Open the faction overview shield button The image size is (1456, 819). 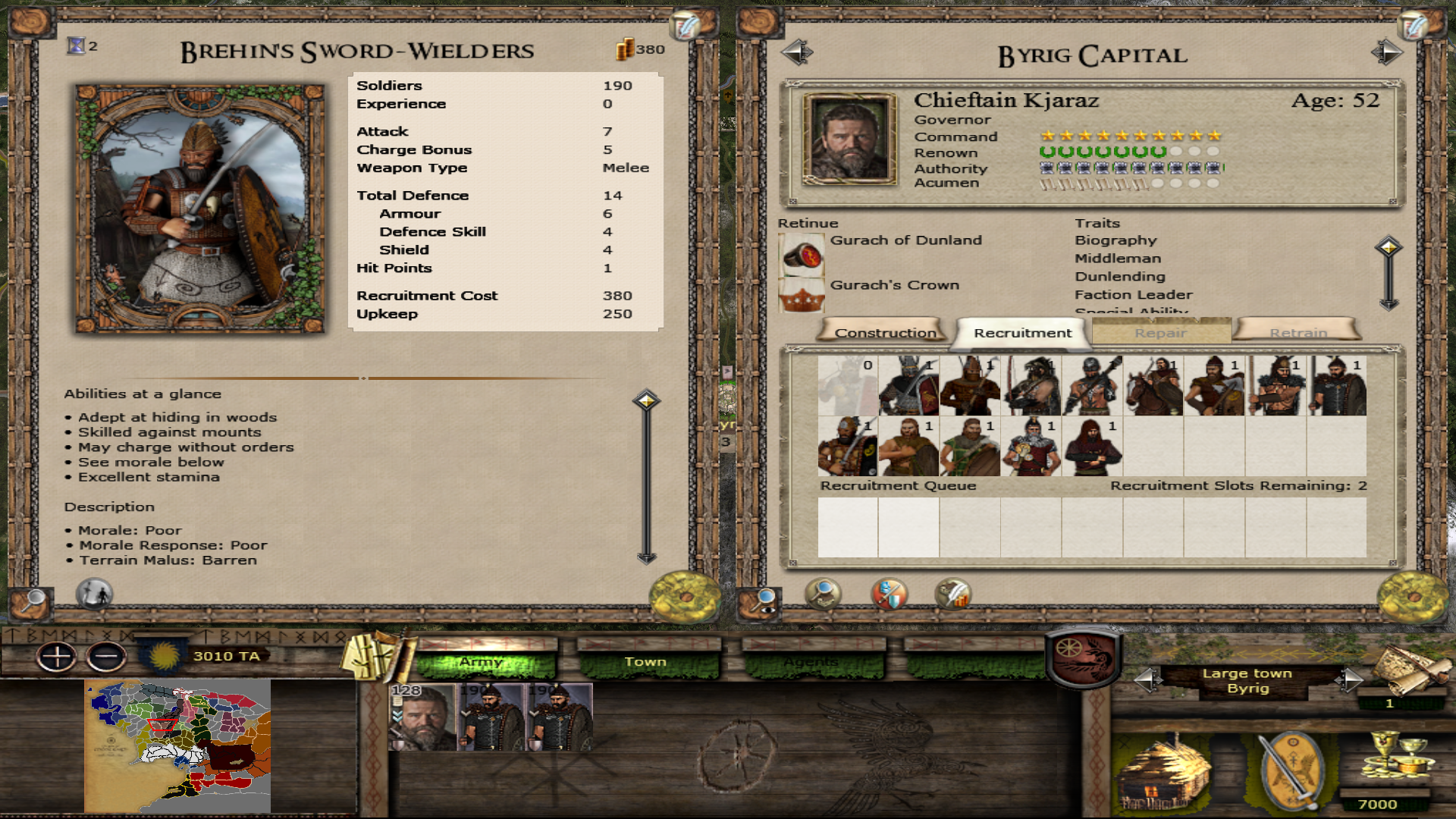(x=1083, y=655)
